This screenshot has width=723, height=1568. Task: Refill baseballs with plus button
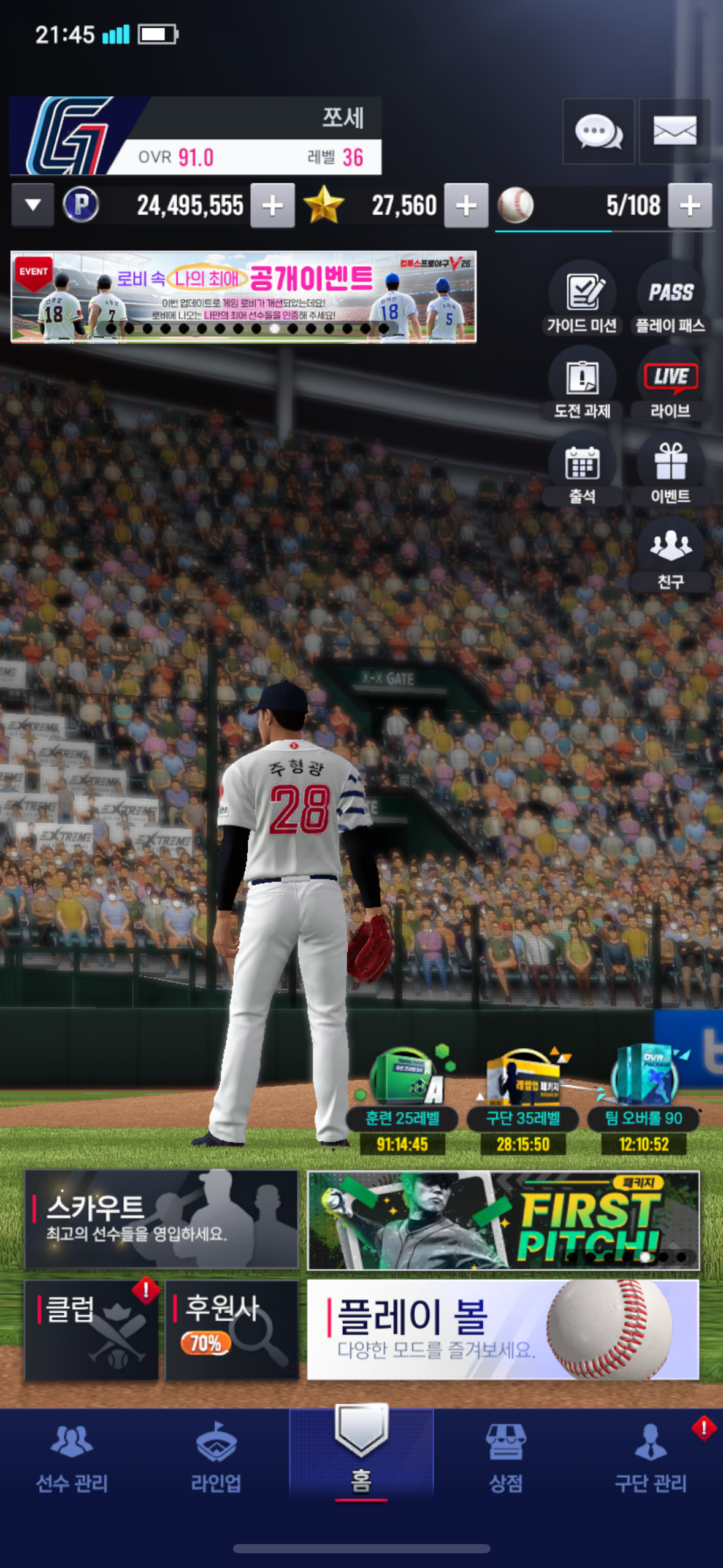690,206
